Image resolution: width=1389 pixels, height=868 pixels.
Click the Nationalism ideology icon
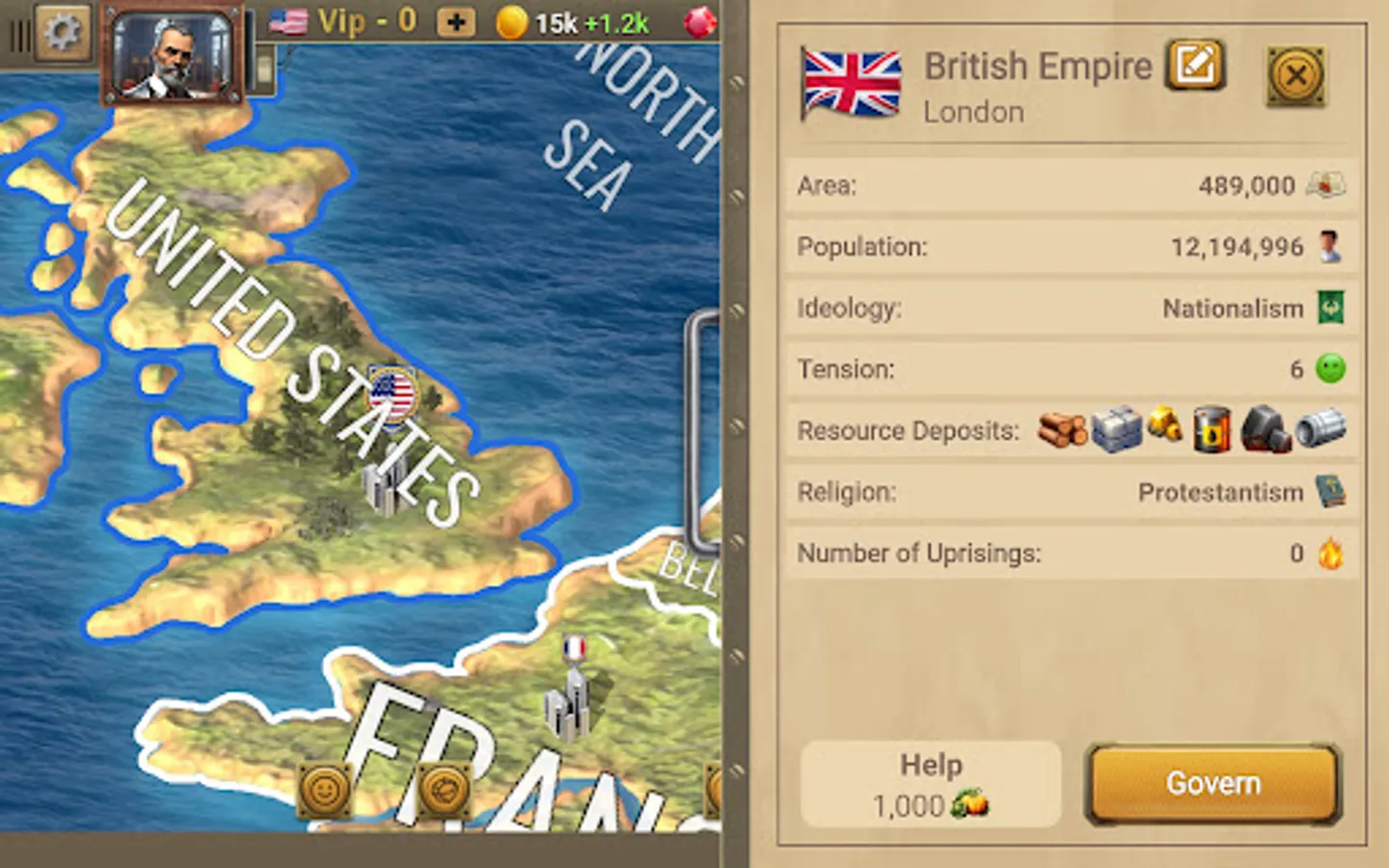(1332, 308)
